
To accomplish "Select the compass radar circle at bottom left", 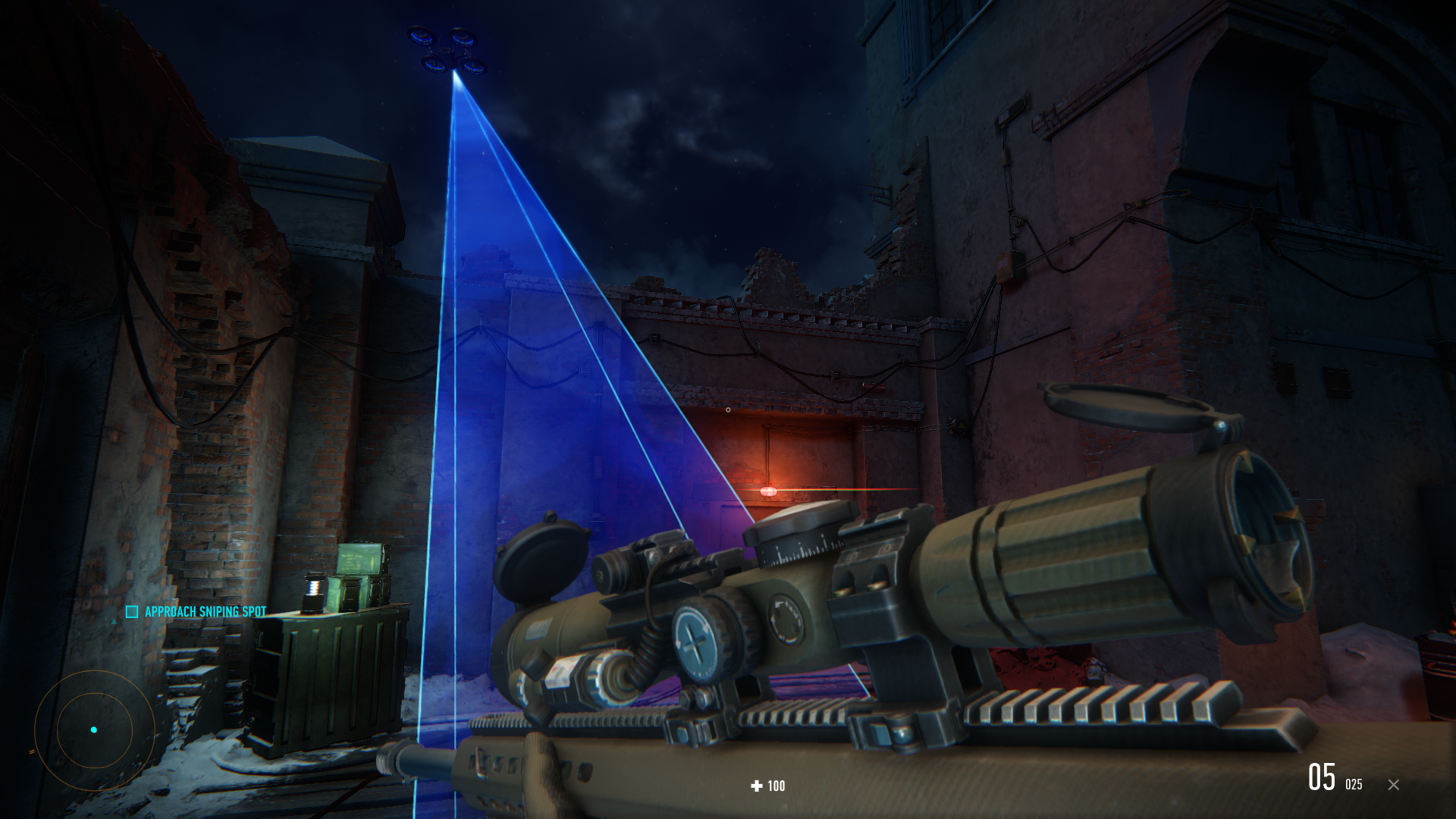I will pyautogui.click(x=95, y=730).
